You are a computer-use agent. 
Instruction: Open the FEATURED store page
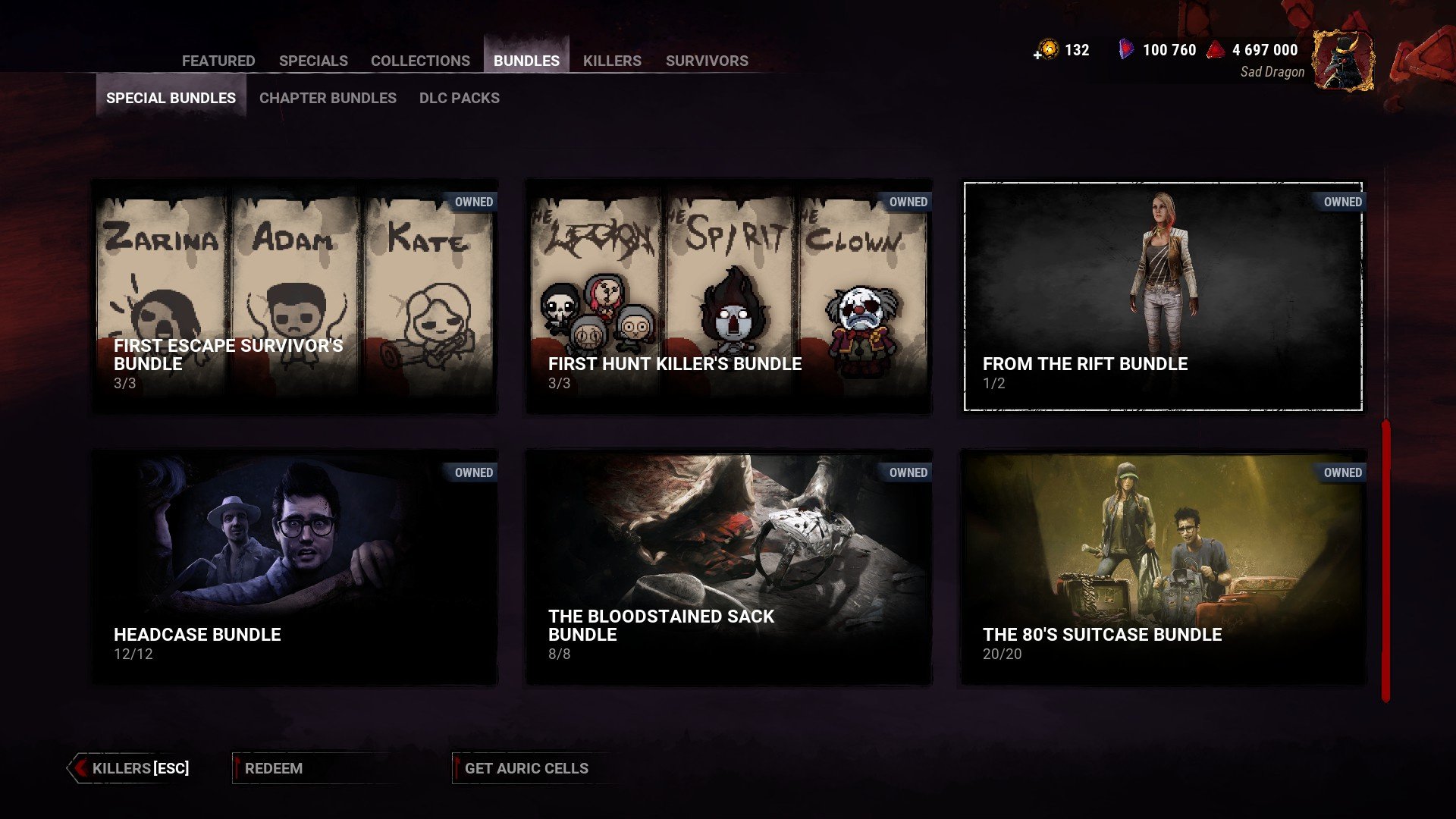click(x=218, y=61)
